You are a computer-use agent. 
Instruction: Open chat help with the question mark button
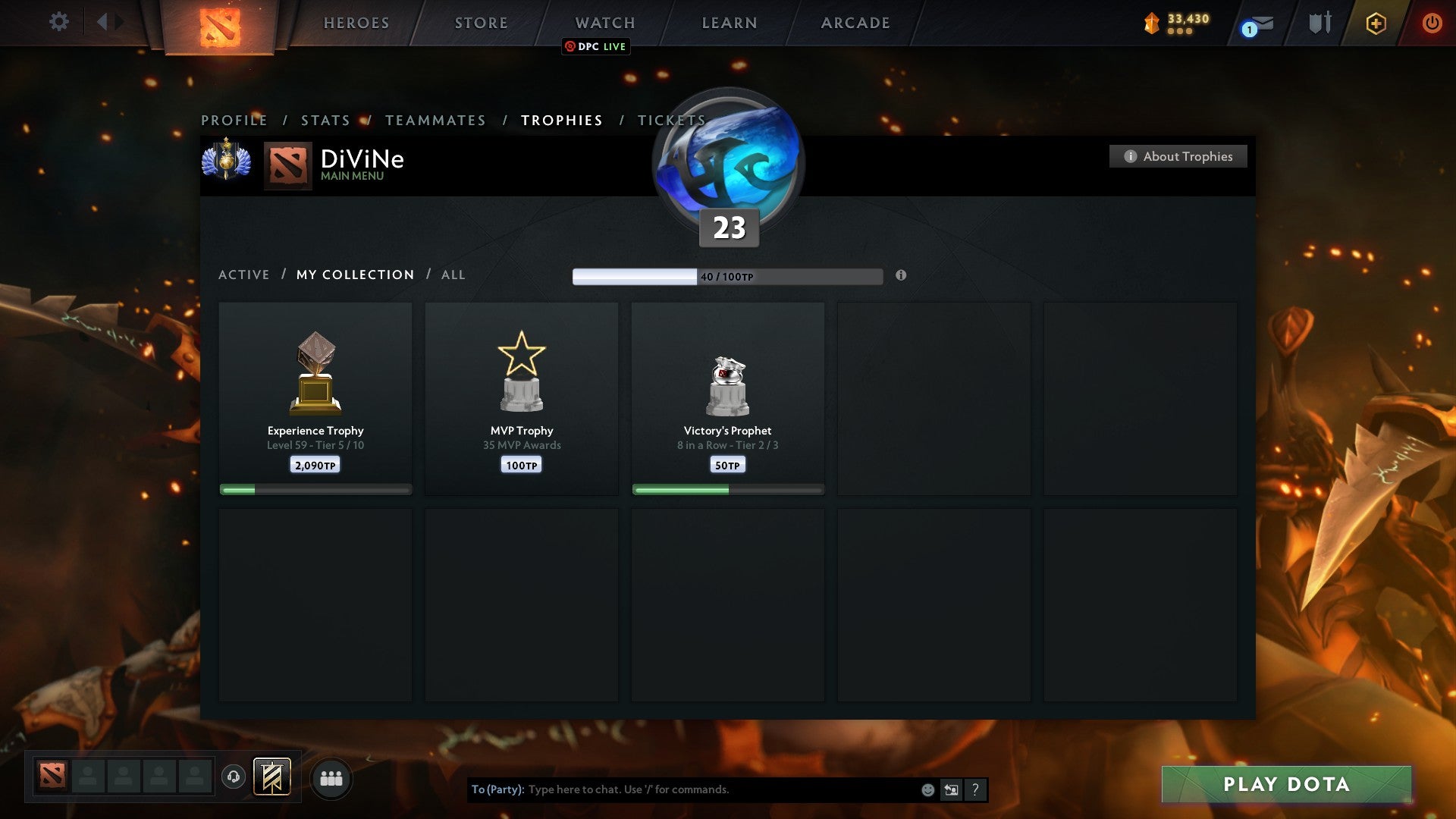974,789
